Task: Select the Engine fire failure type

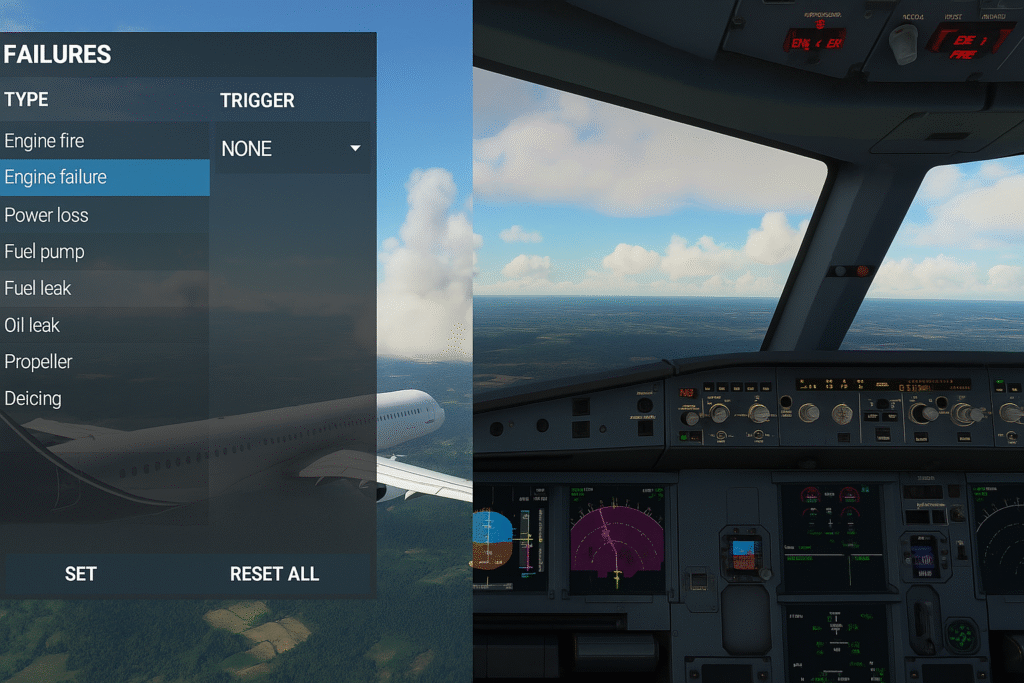Action: click(x=45, y=141)
